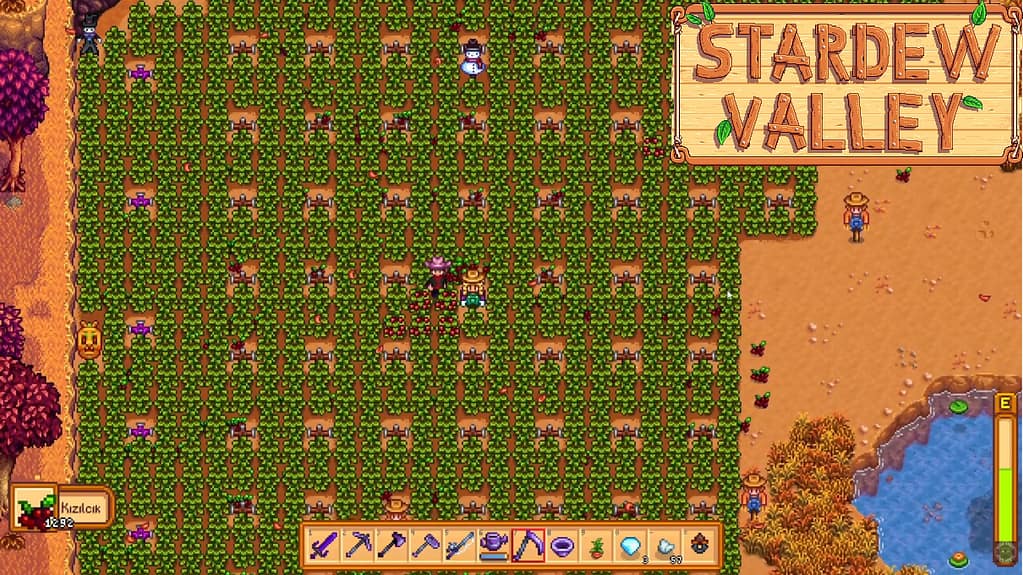Equip the fishing rod
This screenshot has height=575, width=1023.
(460, 545)
